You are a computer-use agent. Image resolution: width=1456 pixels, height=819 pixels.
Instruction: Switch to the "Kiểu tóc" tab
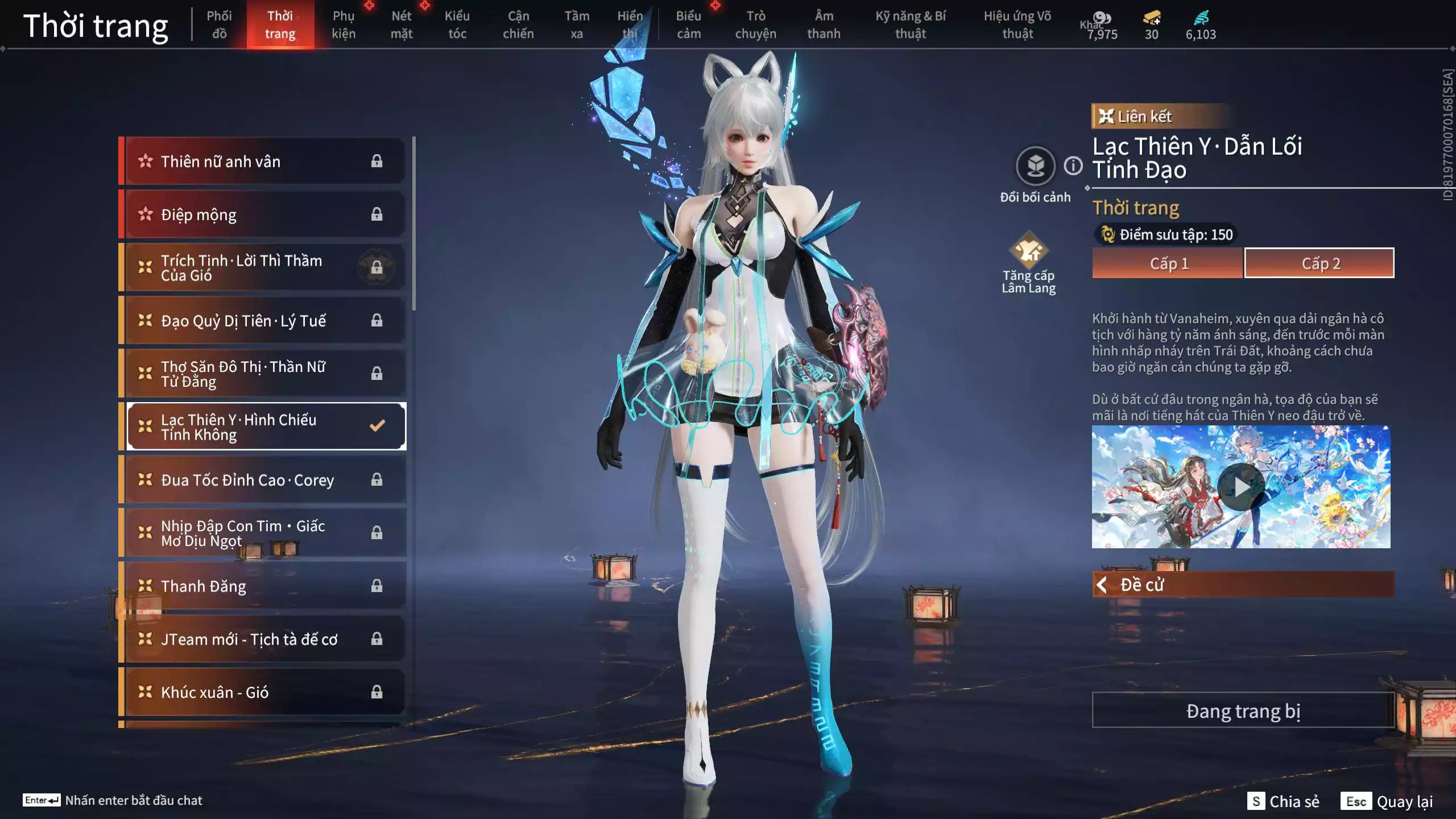click(458, 24)
